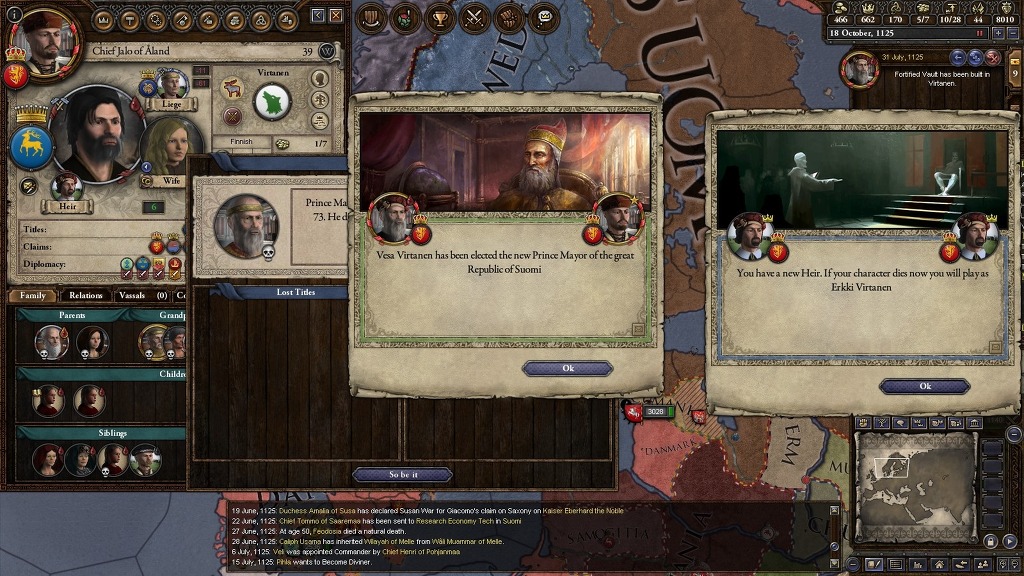Image resolution: width=1024 pixels, height=576 pixels.
Task: Select the Family tab
Action: pos(32,295)
